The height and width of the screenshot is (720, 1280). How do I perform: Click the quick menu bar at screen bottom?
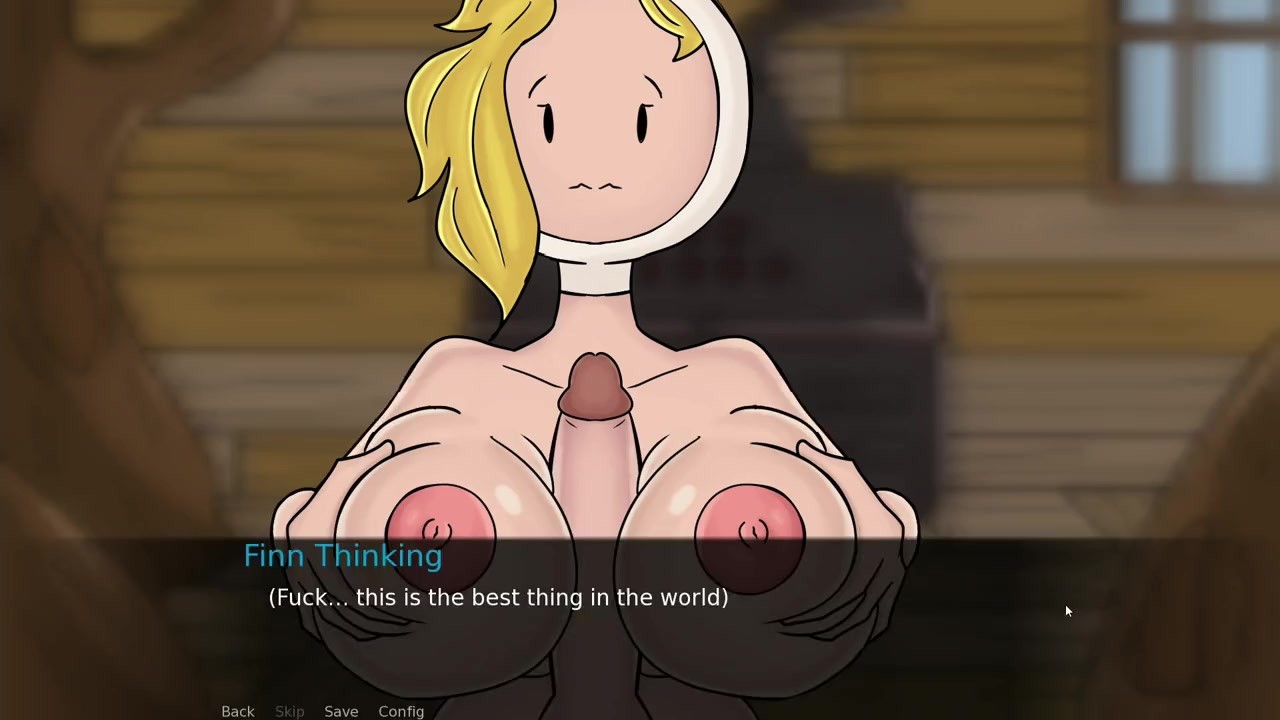coord(320,711)
